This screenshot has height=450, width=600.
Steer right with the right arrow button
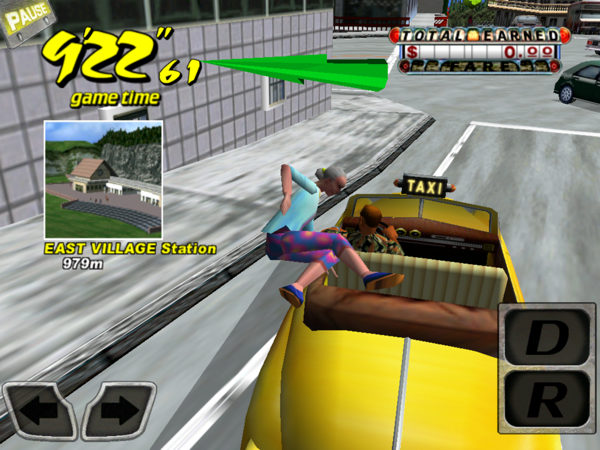(118, 410)
